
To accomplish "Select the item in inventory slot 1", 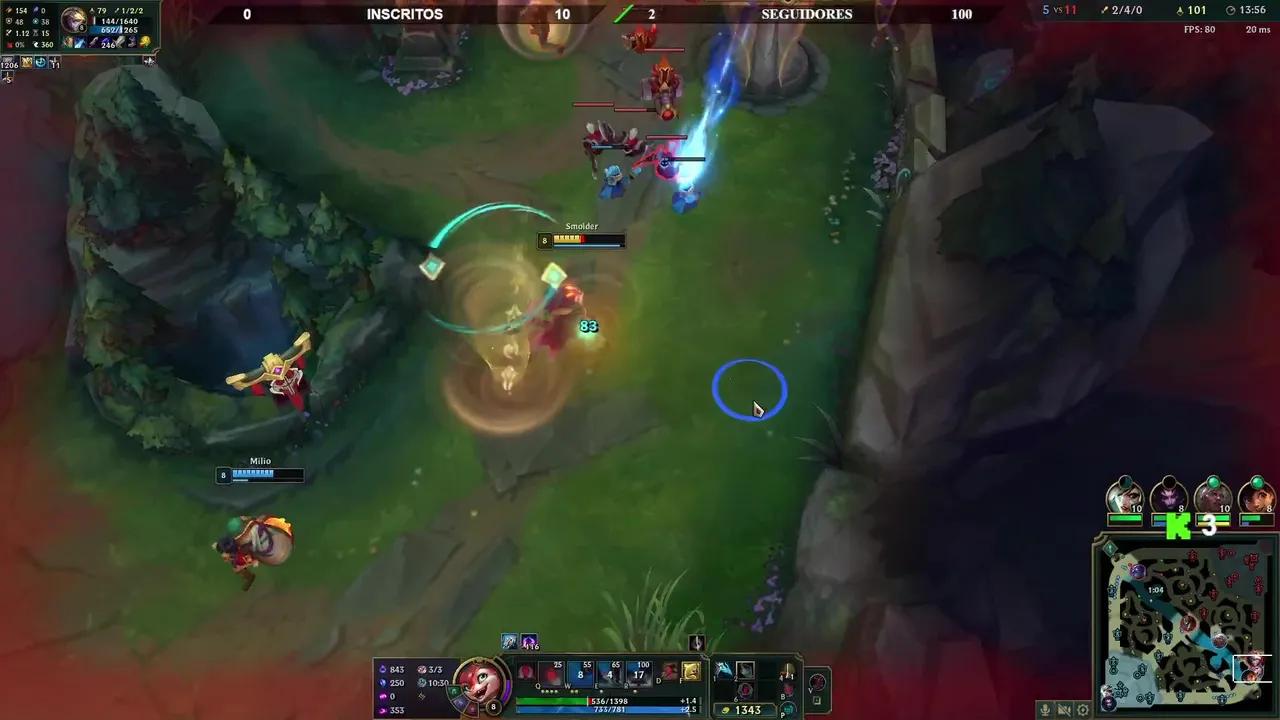I will pyautogui.click(x=724, y=671).
